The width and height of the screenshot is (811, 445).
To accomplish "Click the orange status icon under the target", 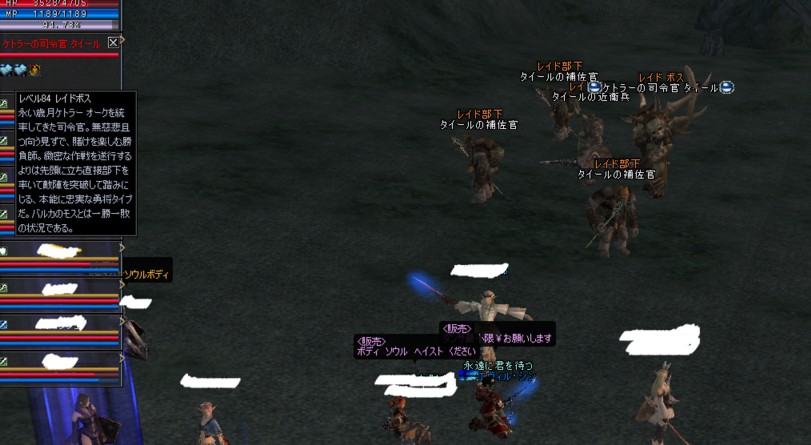I will pos(35,70).
